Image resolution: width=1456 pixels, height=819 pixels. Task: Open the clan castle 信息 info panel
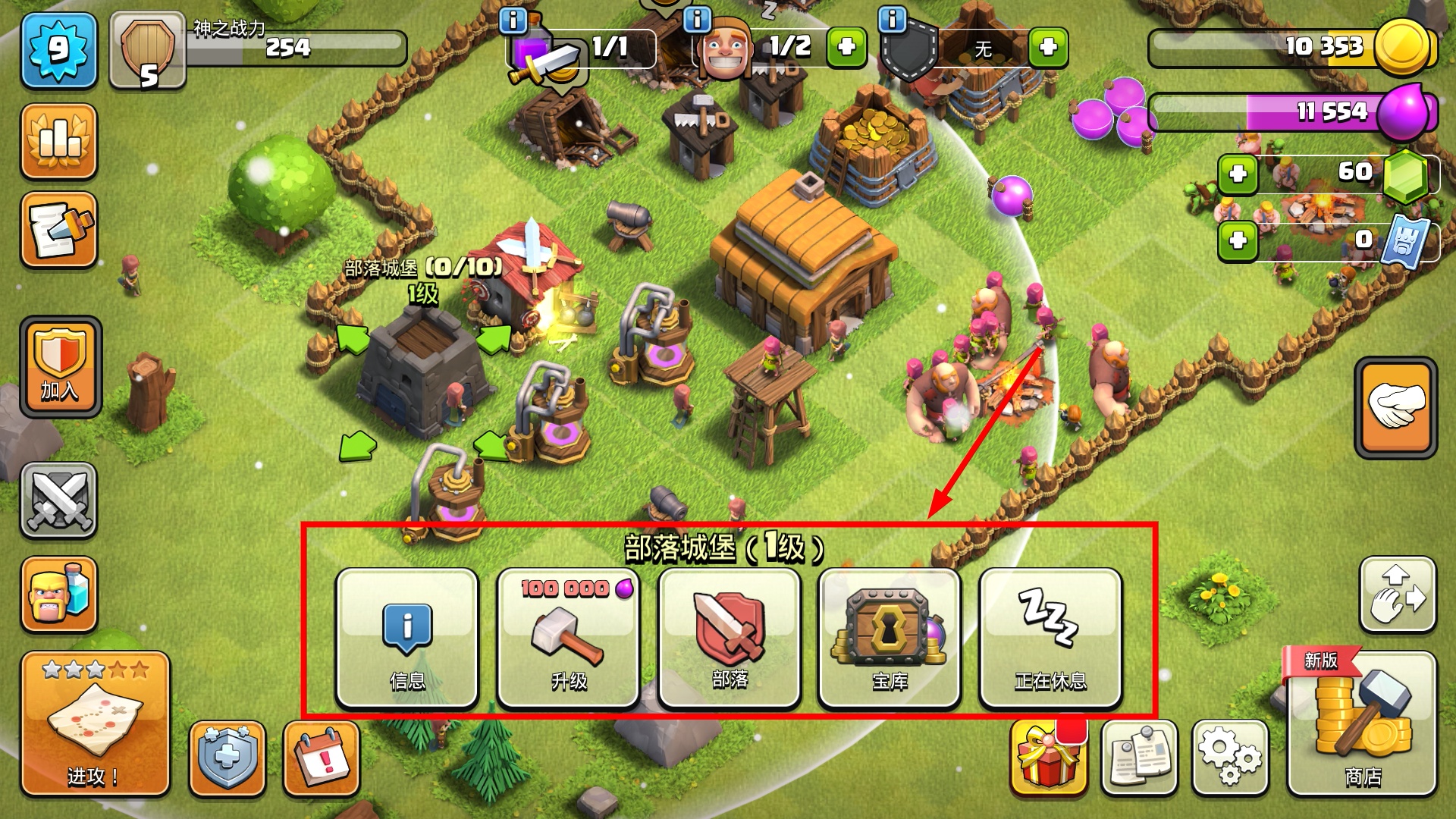click(x=407, y=638)
